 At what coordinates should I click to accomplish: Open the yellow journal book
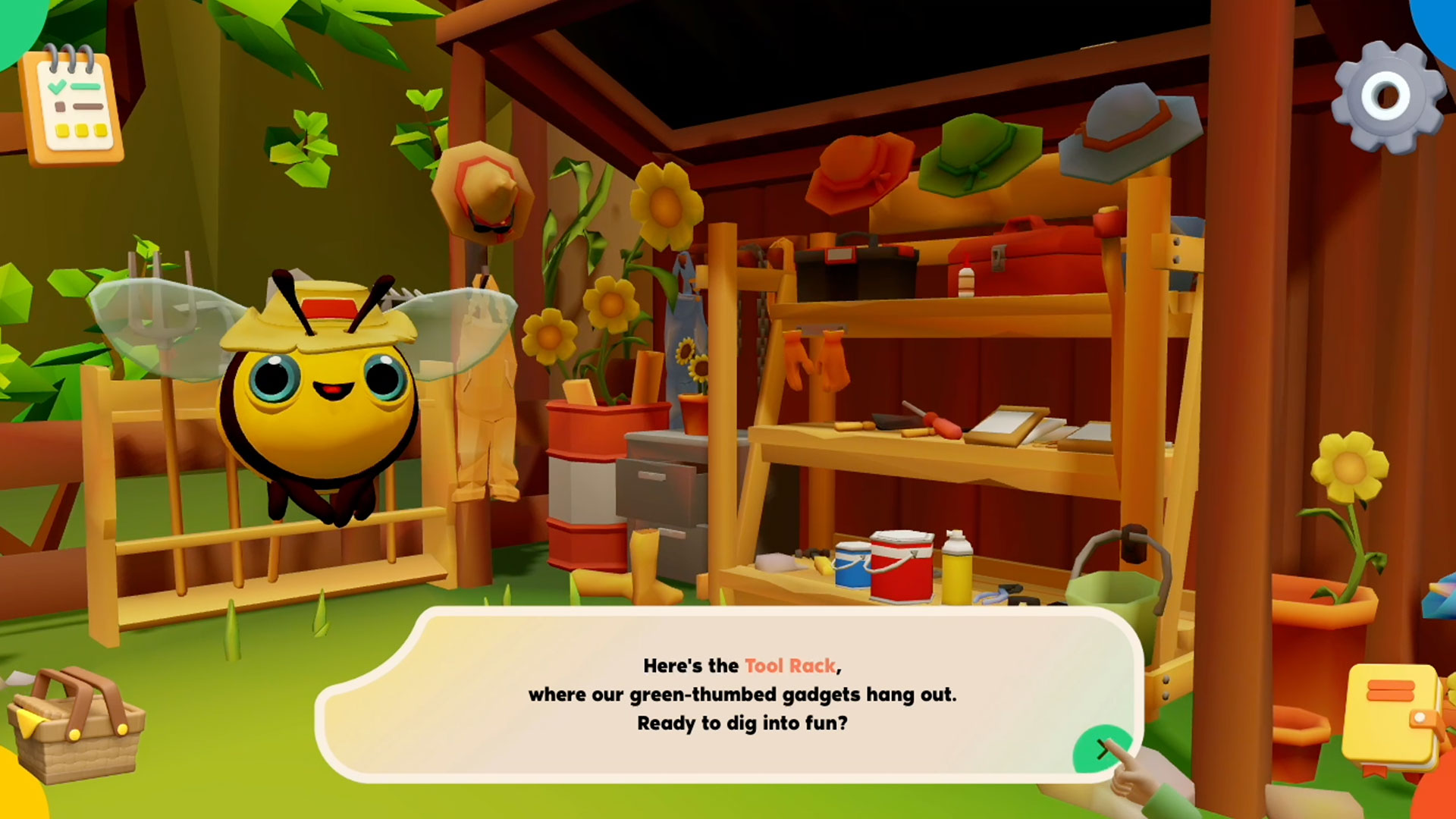pos(1392,717)
